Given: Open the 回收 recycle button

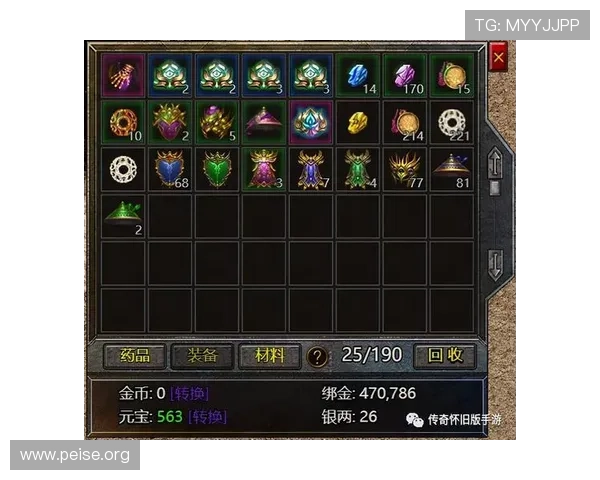Looking at the screenshot, I should (x=445, y=355).
